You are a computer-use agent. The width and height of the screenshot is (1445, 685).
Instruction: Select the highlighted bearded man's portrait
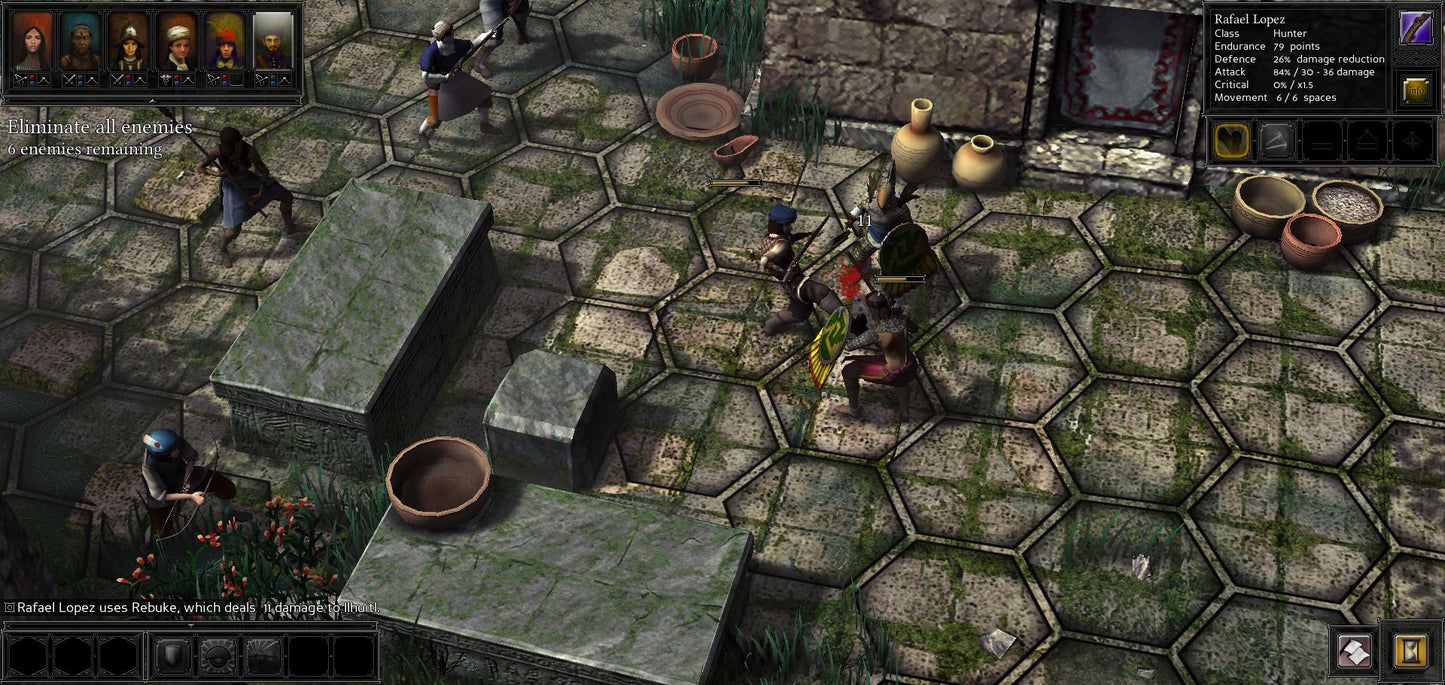[273, 40]
